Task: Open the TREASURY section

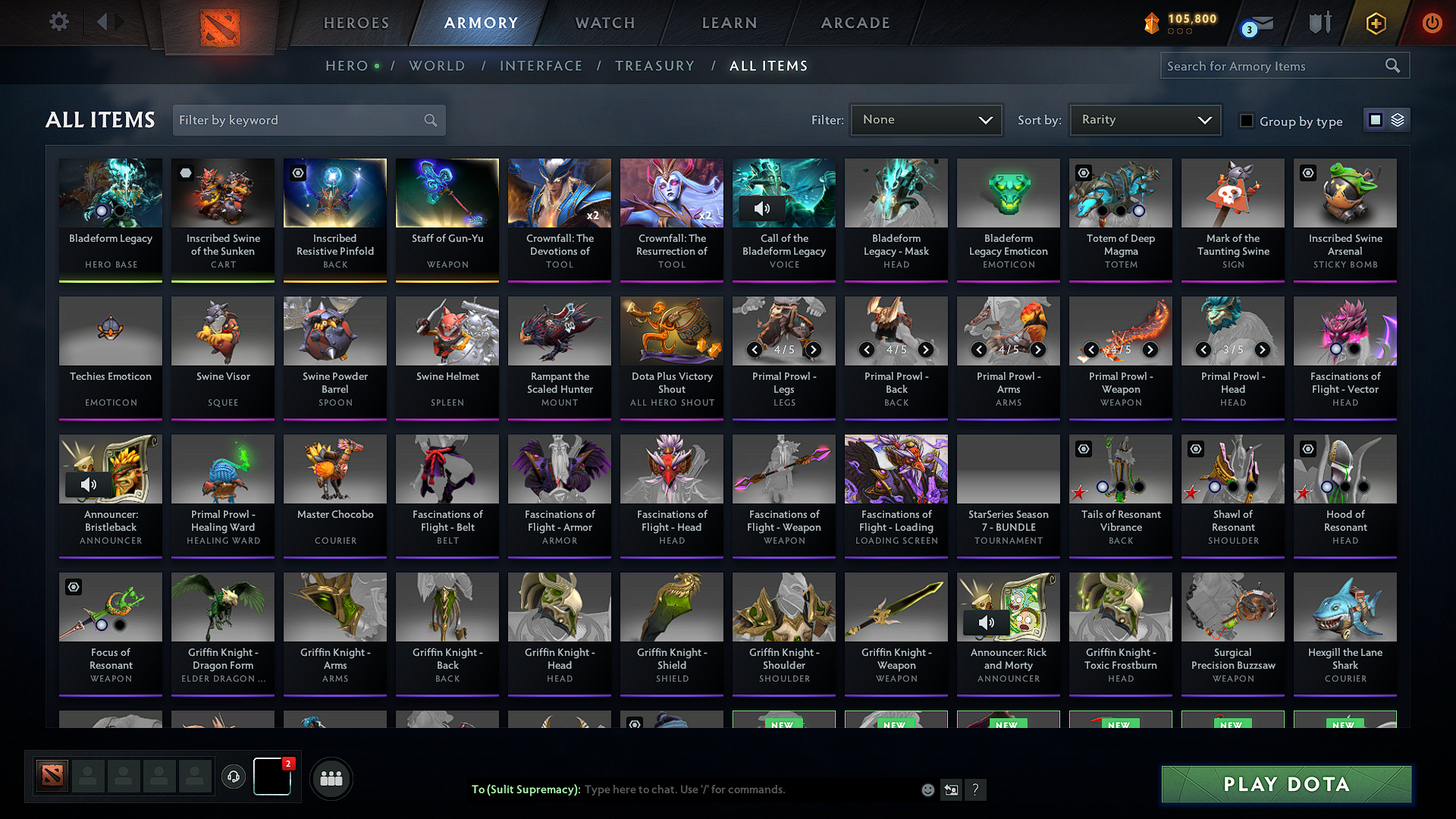Action: pos(655,66)
